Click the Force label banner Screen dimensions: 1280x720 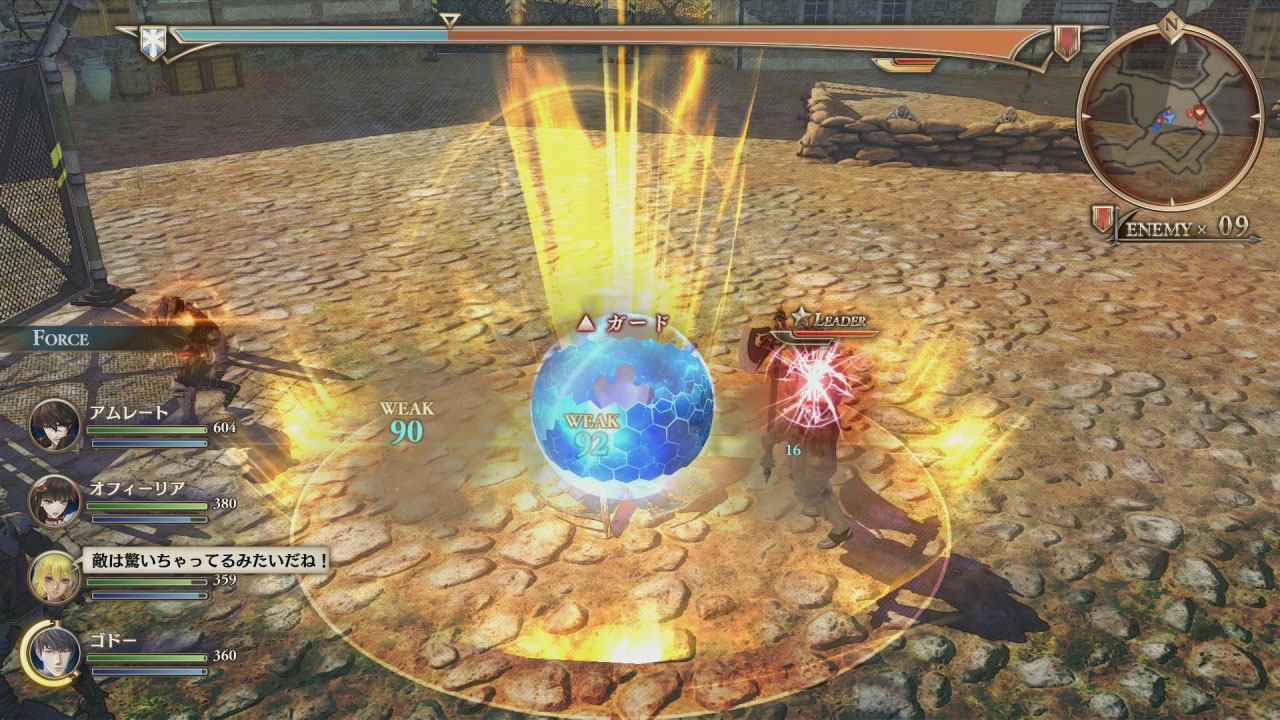pos(60,338)
